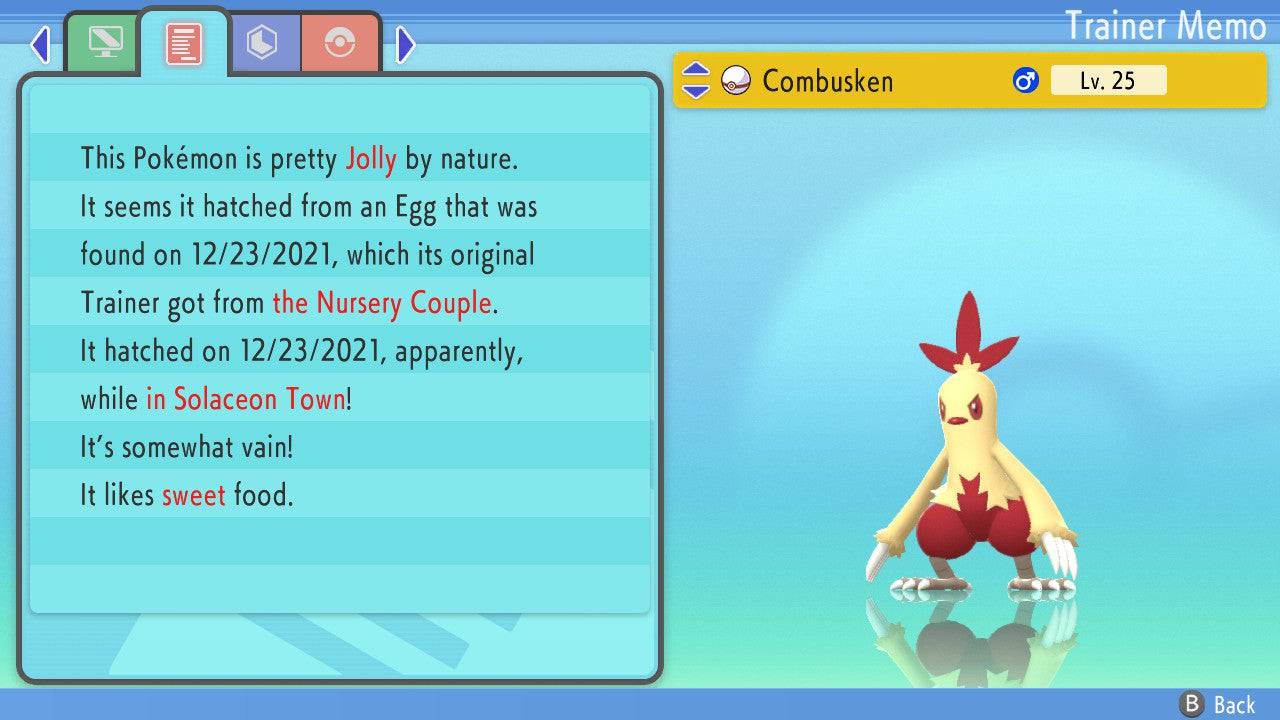Cycle Pokémon with the up-down arrows
Screen dimensions: 1280x720
tap(695, 80)
